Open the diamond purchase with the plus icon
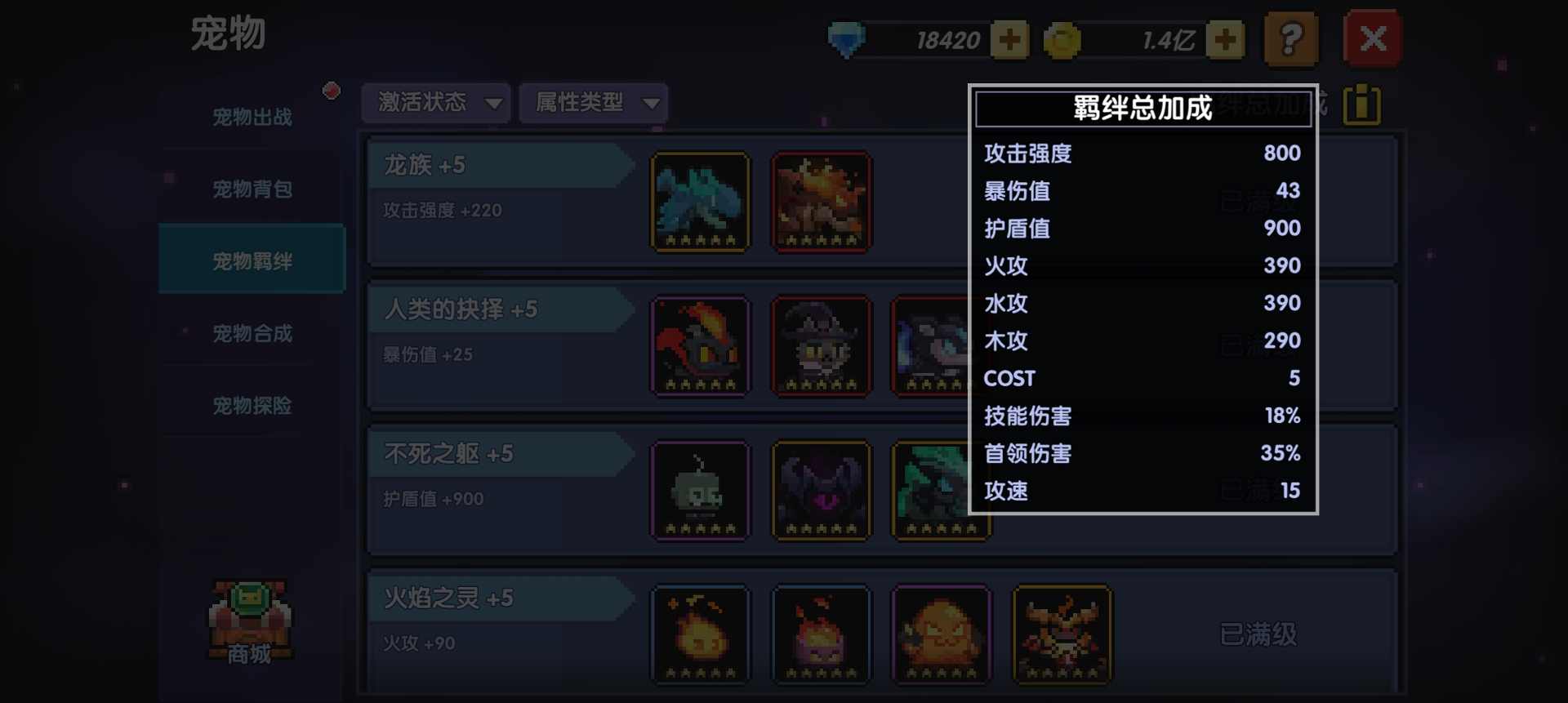This screenshot has height=703, width=1568. click(1010, 38)
